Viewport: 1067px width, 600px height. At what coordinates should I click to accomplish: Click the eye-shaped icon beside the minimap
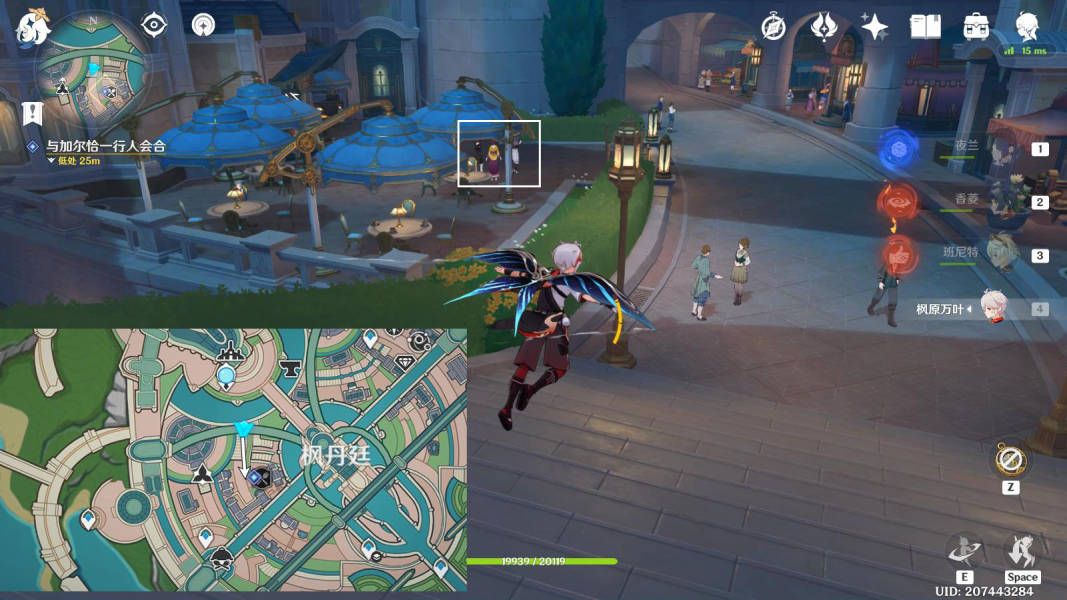click(x=154, y=25)
